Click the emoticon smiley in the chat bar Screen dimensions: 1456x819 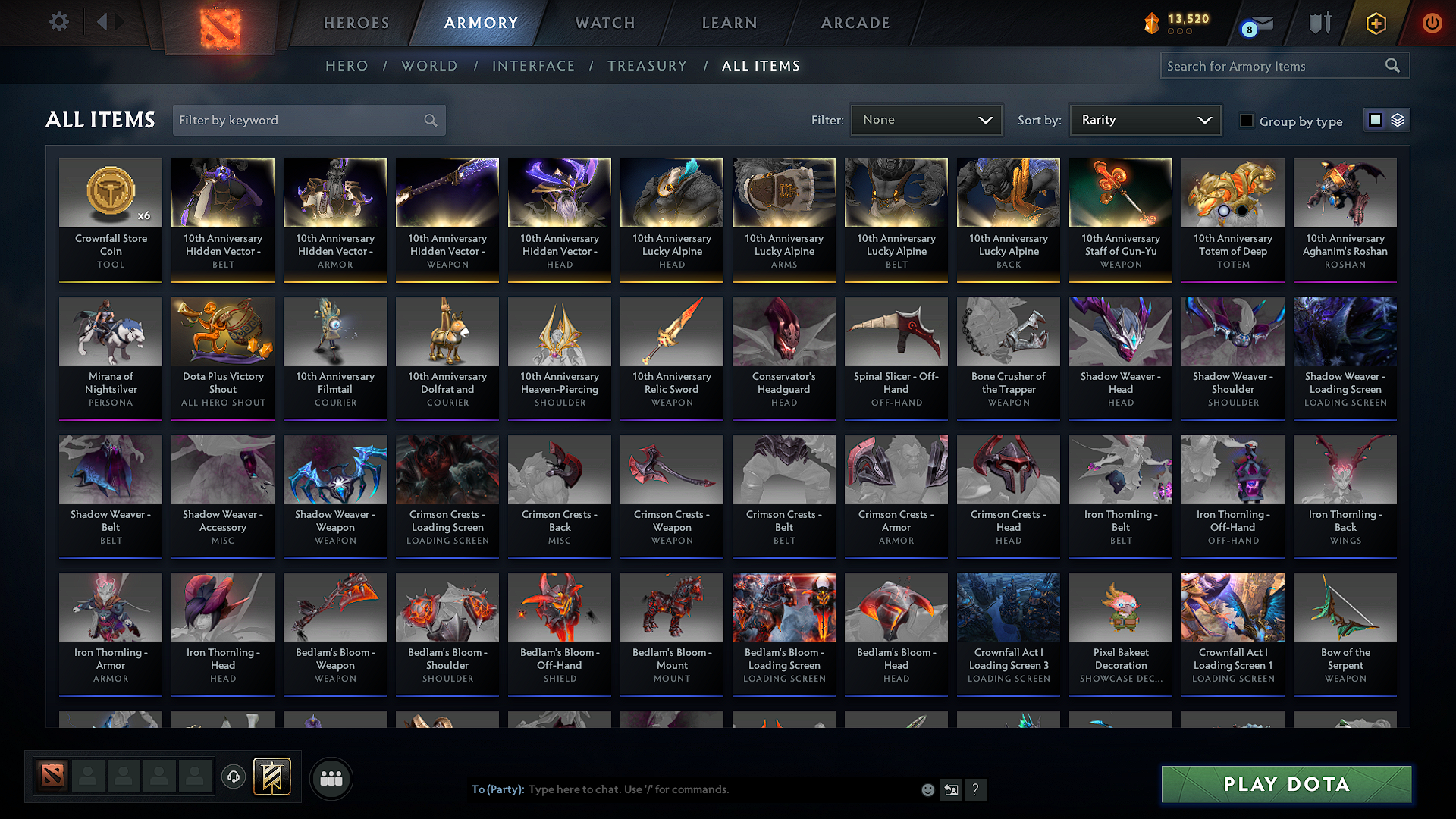coord(927,789)
